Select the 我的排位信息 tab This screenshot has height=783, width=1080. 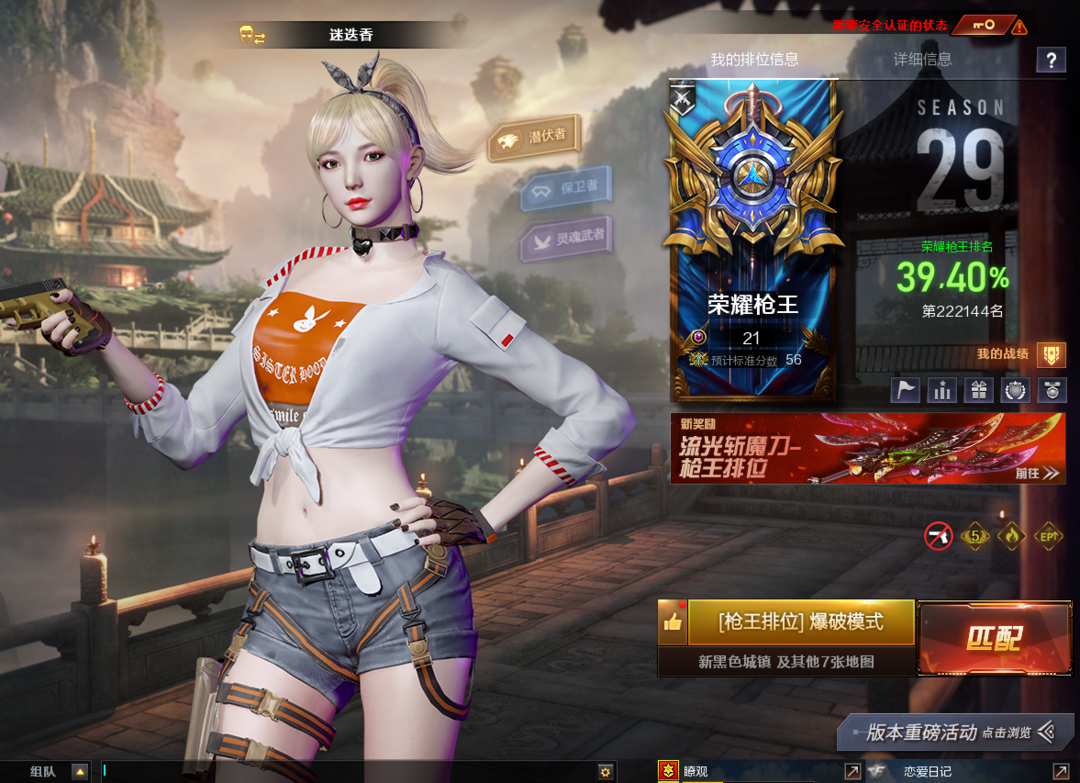tap(754, 59)
